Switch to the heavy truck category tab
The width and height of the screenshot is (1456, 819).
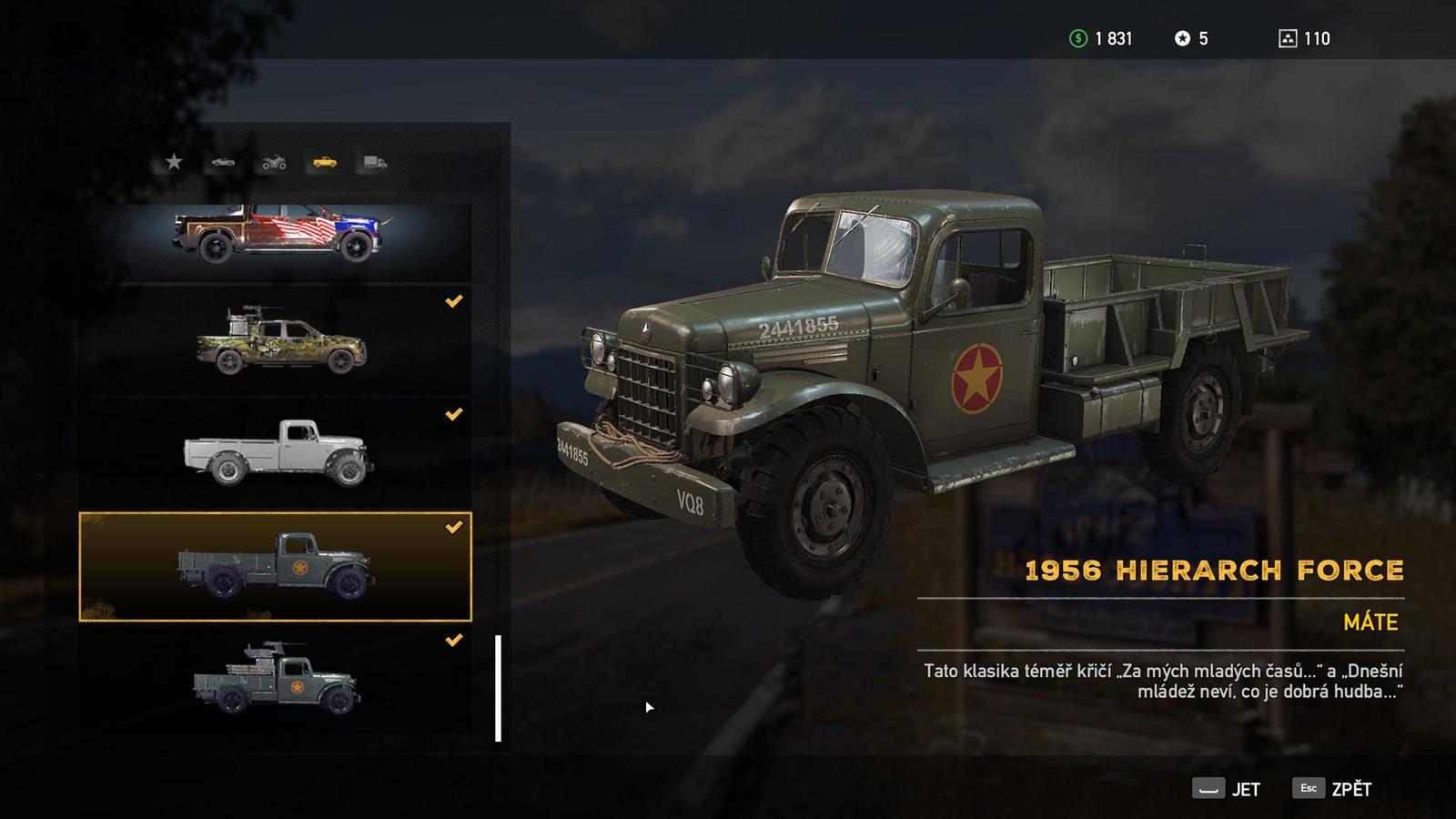(x=375, y=163)
